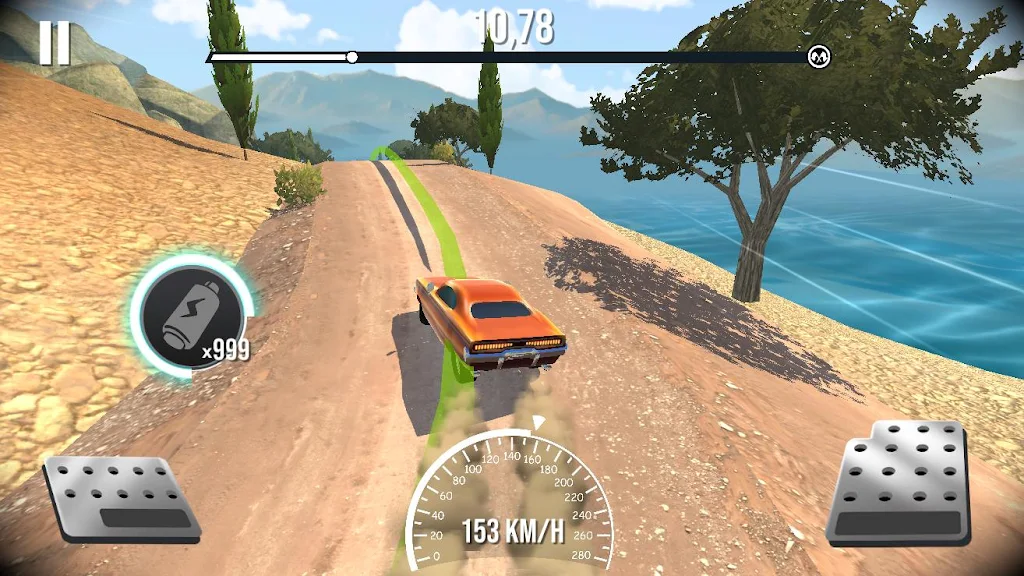Tap the brake pedal
Viewport: 1024px width, 576px height.
[120, 498]
